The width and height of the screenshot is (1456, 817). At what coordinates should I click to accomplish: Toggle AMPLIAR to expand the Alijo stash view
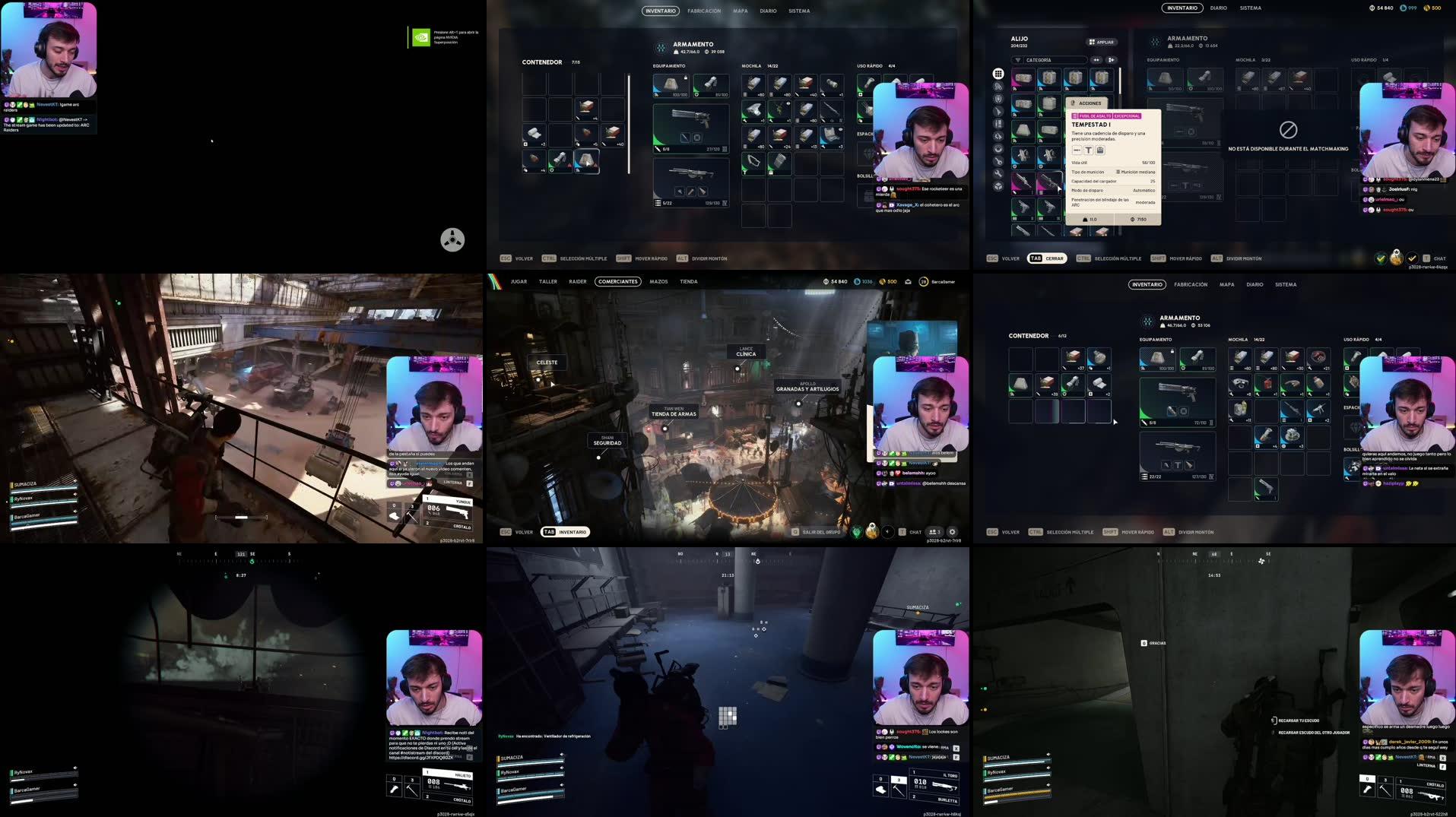[1101, 42]
